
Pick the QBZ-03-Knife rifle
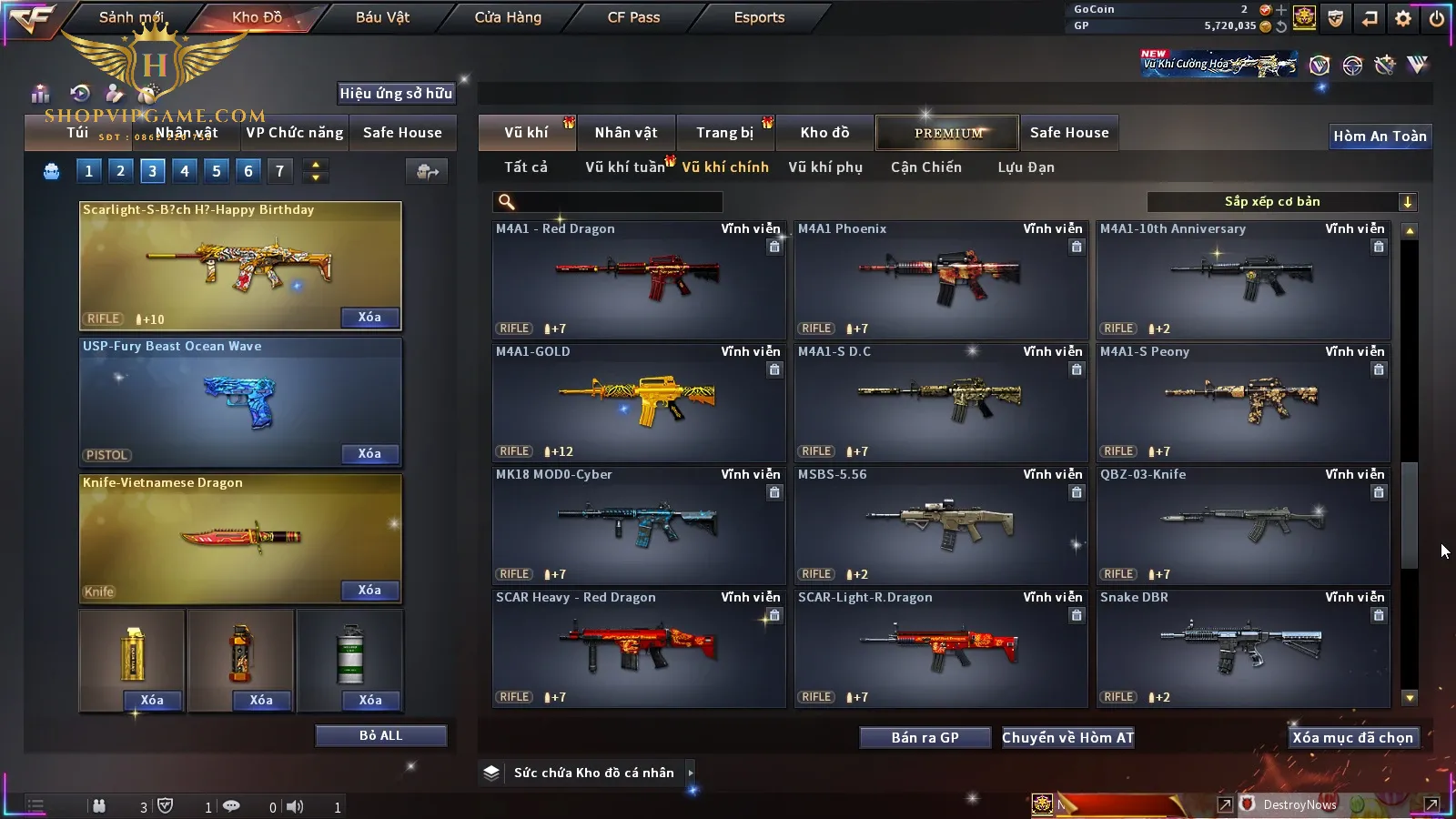1242,525
